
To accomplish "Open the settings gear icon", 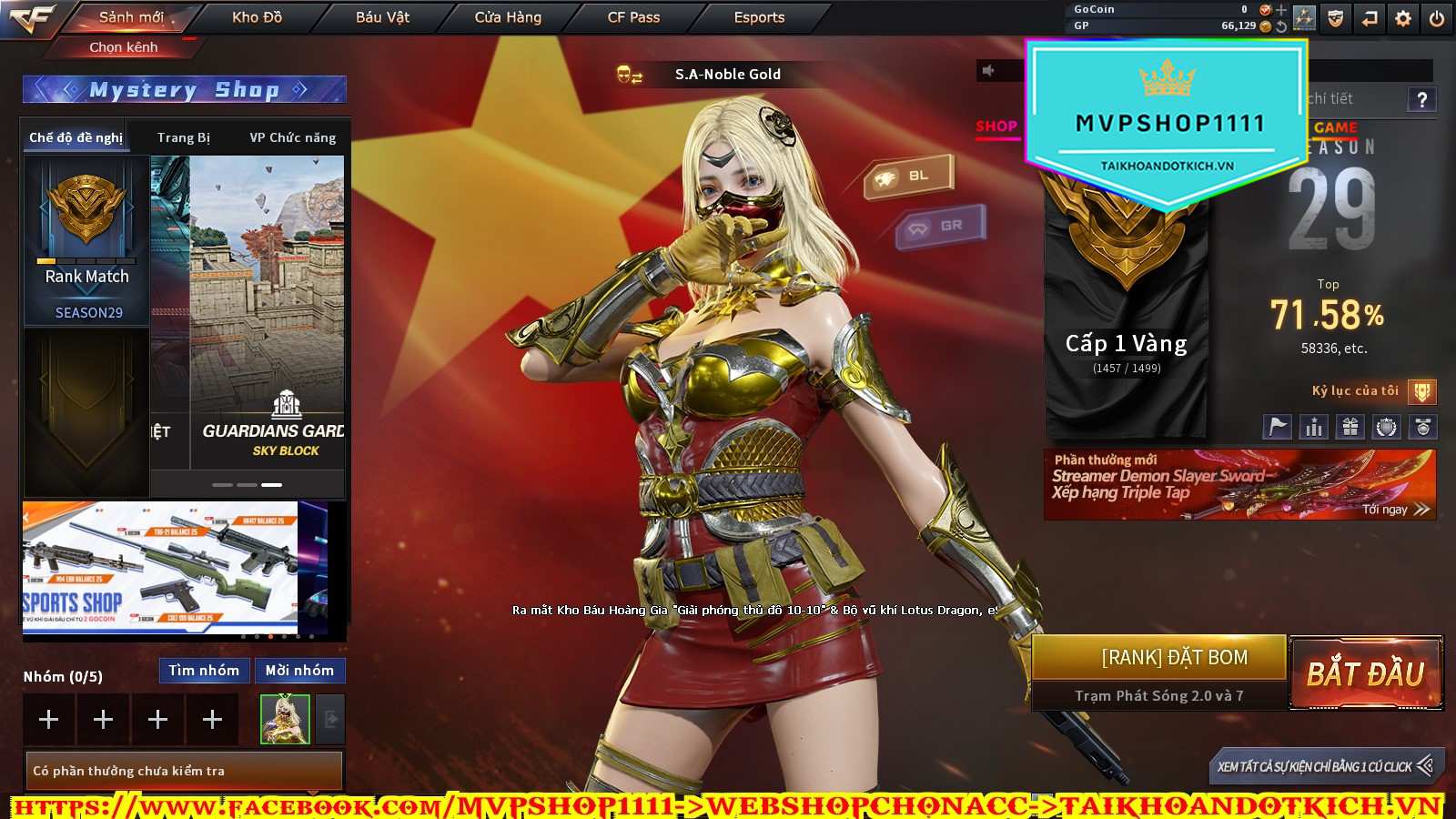I will click(1403, 18).
